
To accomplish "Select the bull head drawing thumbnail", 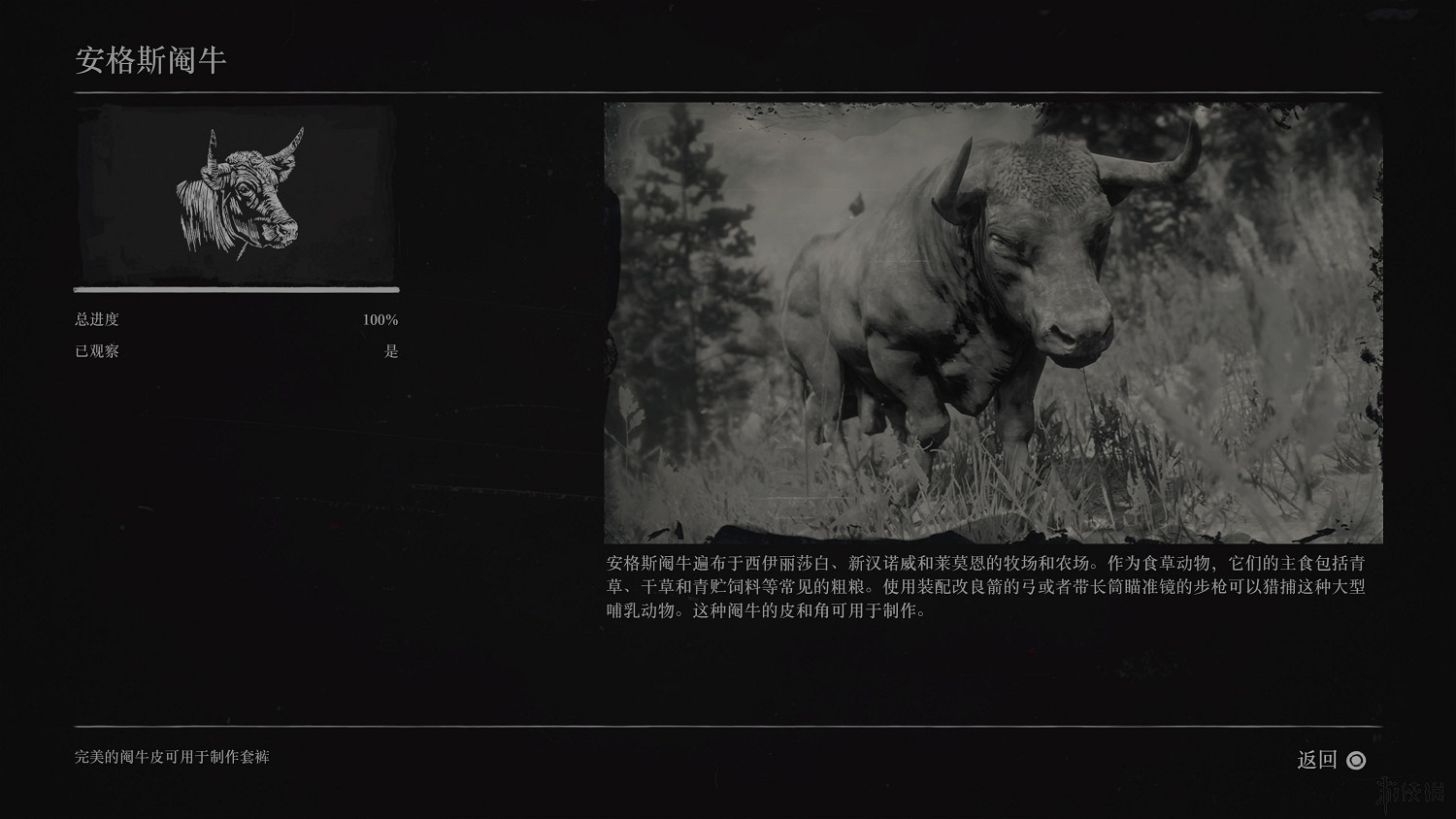I will pyautogui.click(x=236, y=194).
